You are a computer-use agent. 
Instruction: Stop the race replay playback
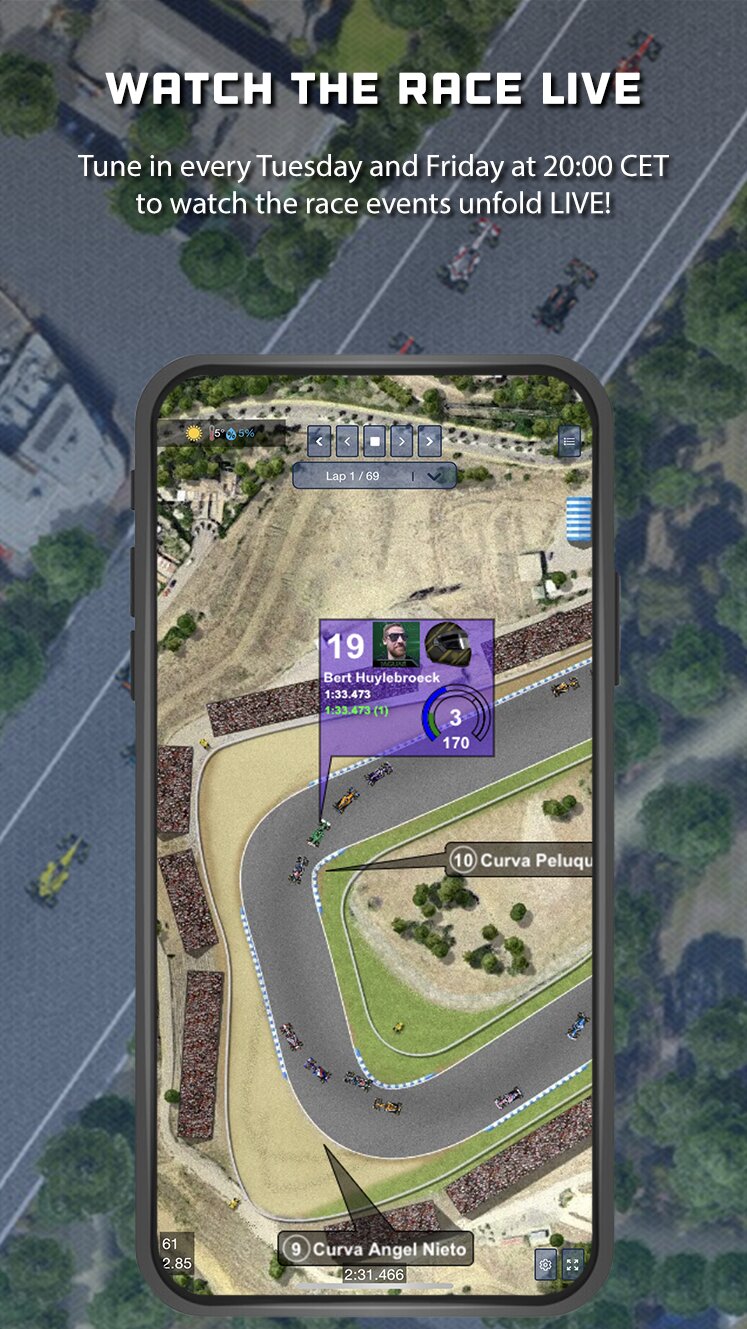375,440
